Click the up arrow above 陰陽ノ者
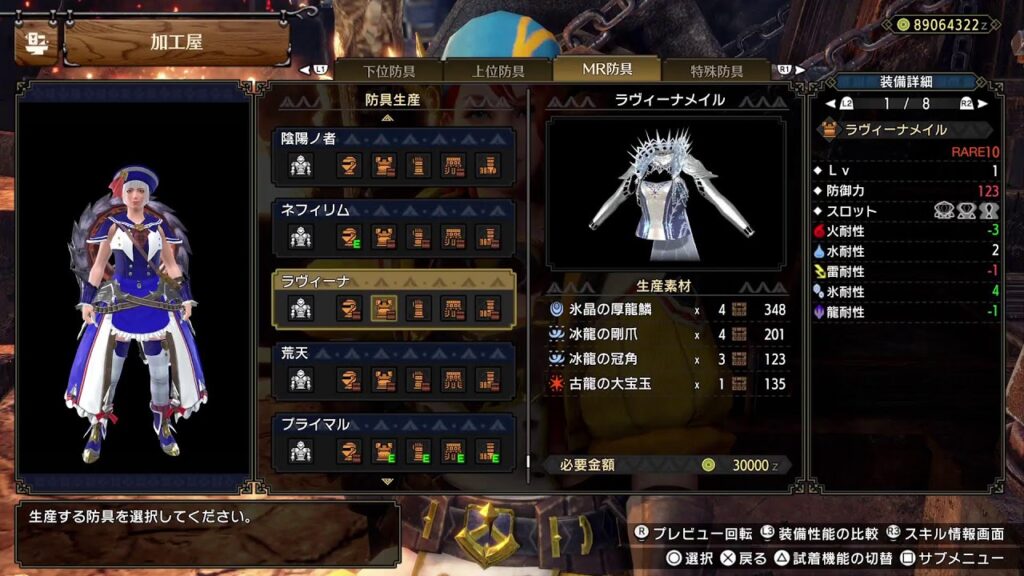The image size is (1024, 576). 387,118
